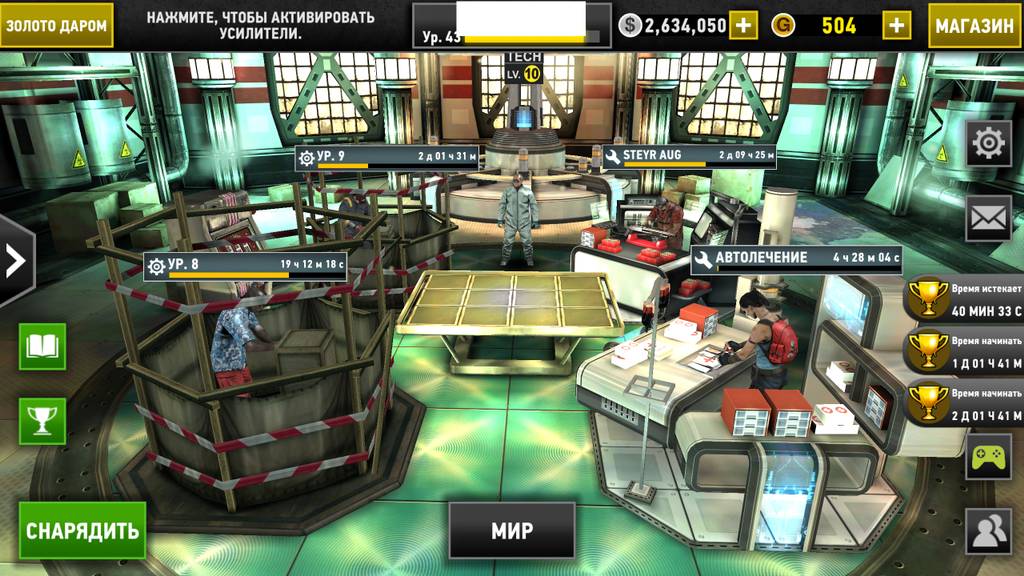Select the АВТОЛЕЧЕНИЕ upgrade timer
This screenshot has height=576, width=1024.
click(x=795, y=260)
